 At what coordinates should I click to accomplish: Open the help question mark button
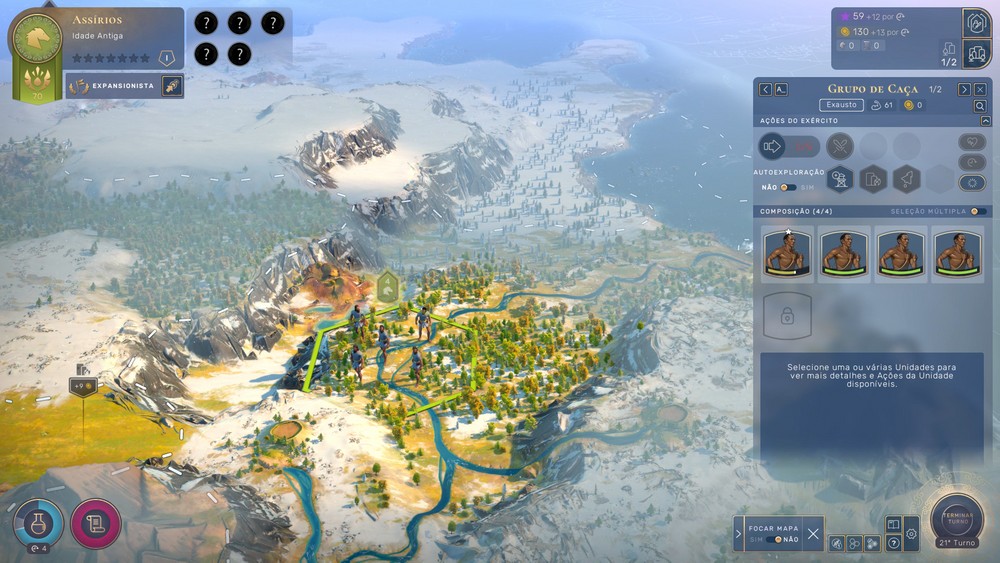(893, 543)
